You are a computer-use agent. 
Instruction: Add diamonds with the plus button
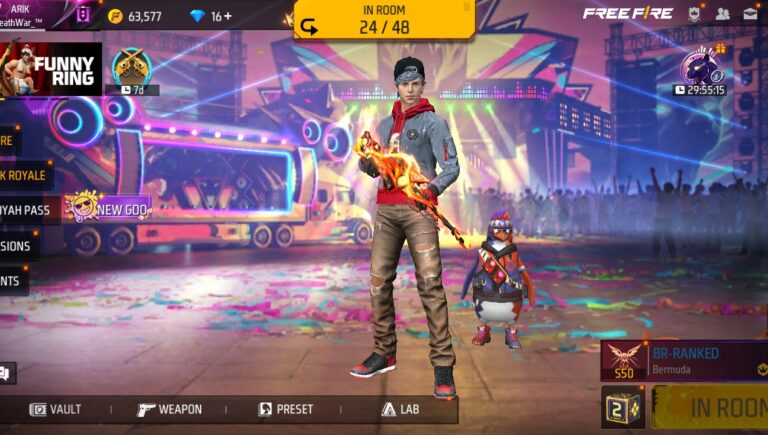[228, 16]
